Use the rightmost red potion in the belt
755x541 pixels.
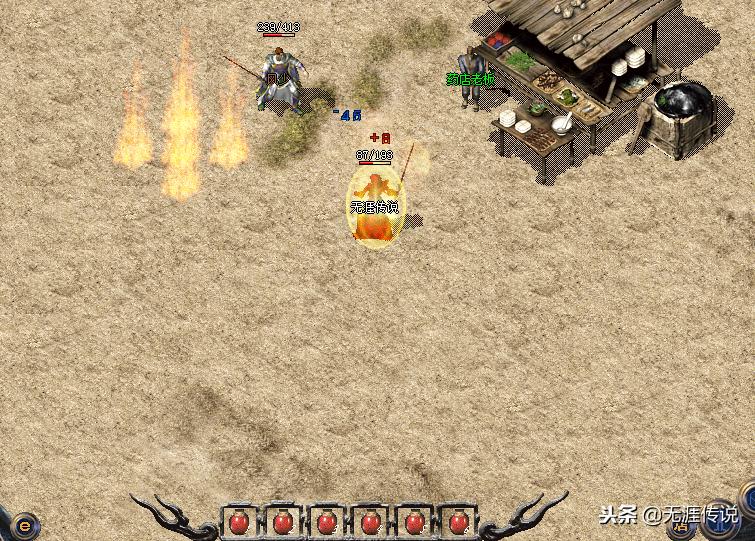coord(459,521)
